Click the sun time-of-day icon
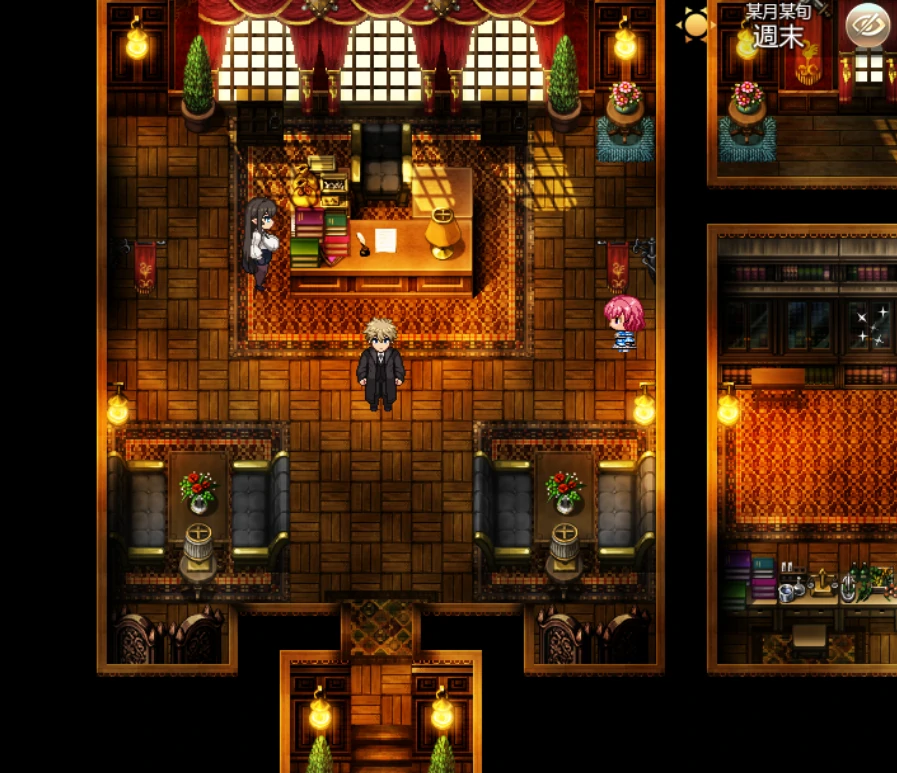The width and height of the screenshot is (897, 773). click(x=695, y=26)
